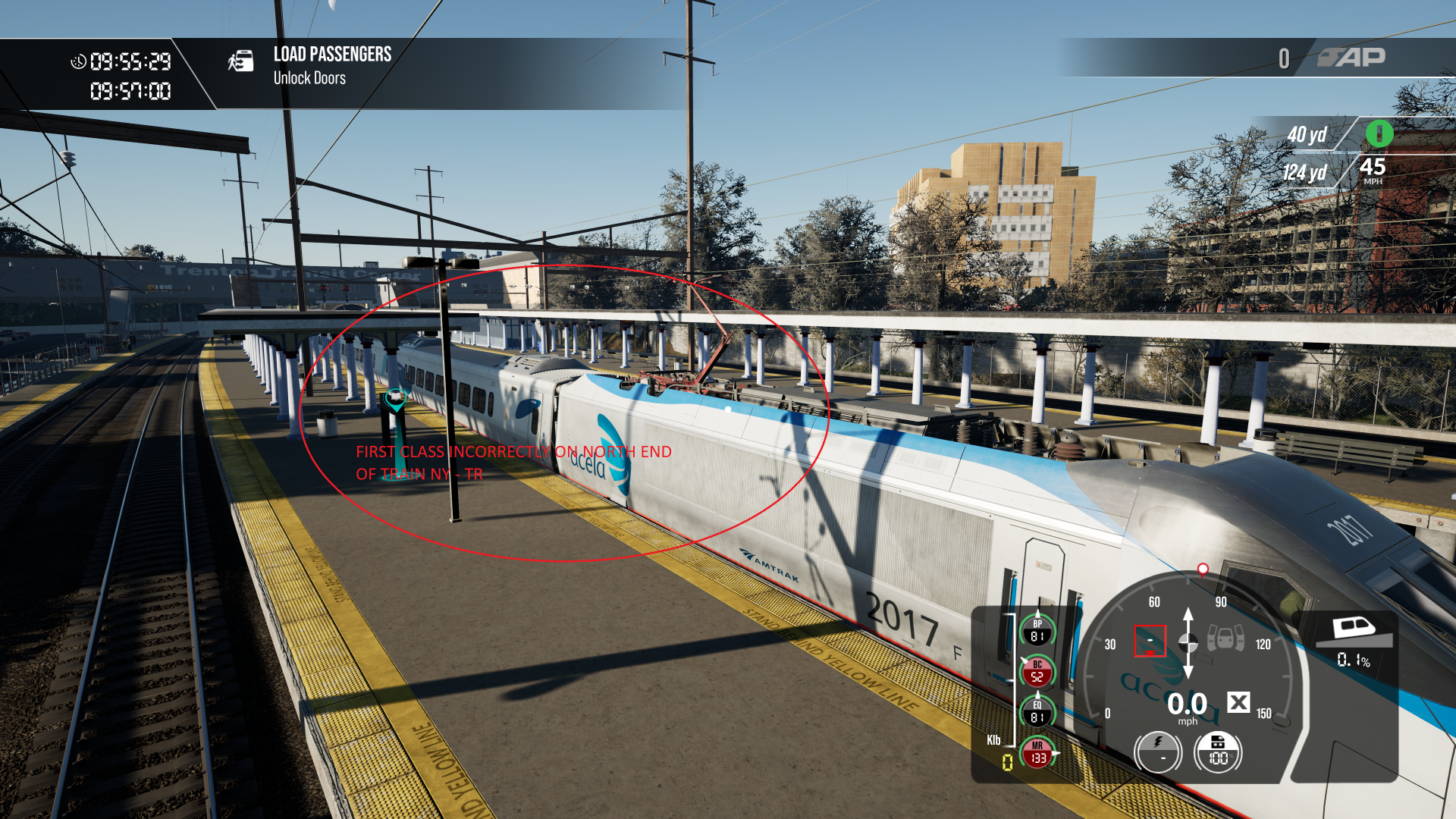The width and height of the screenshot is (1456, 819).
Task: Click the lightning bolt power gauge
Action: coord(1157,752)
